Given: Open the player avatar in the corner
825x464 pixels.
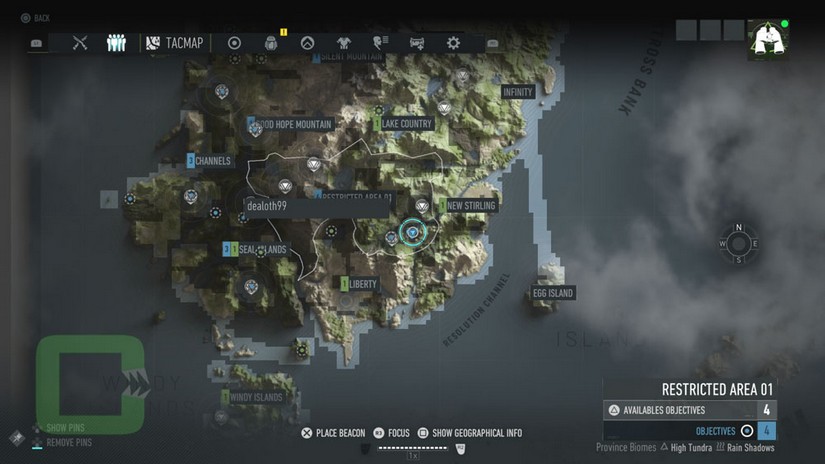Looking at the screenshot, I should [x=767, y=40].
